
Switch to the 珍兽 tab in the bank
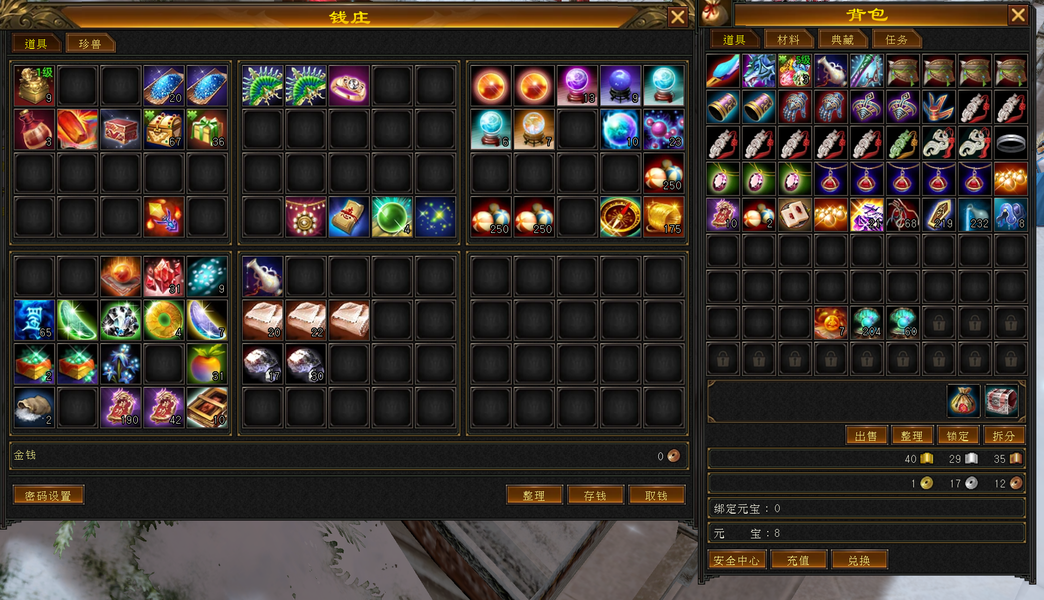90,43
